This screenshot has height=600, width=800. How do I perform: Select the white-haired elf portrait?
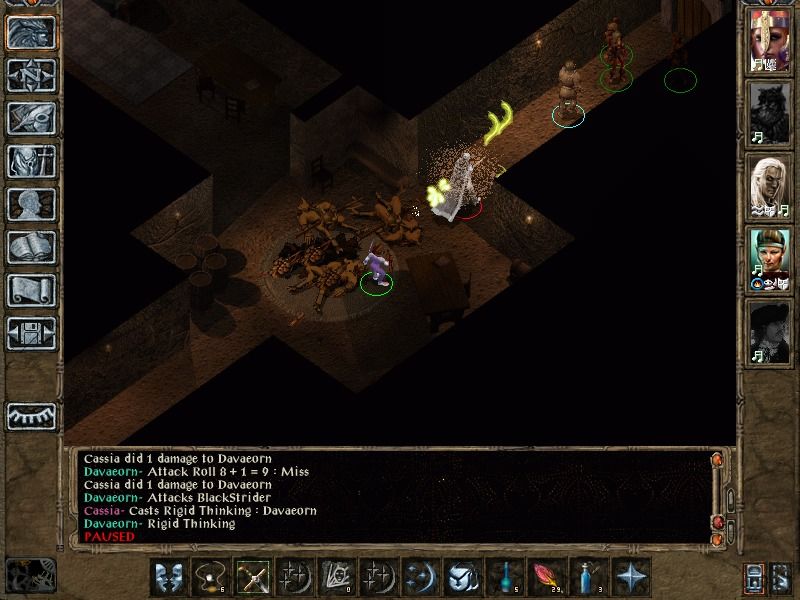pos(770,187)
